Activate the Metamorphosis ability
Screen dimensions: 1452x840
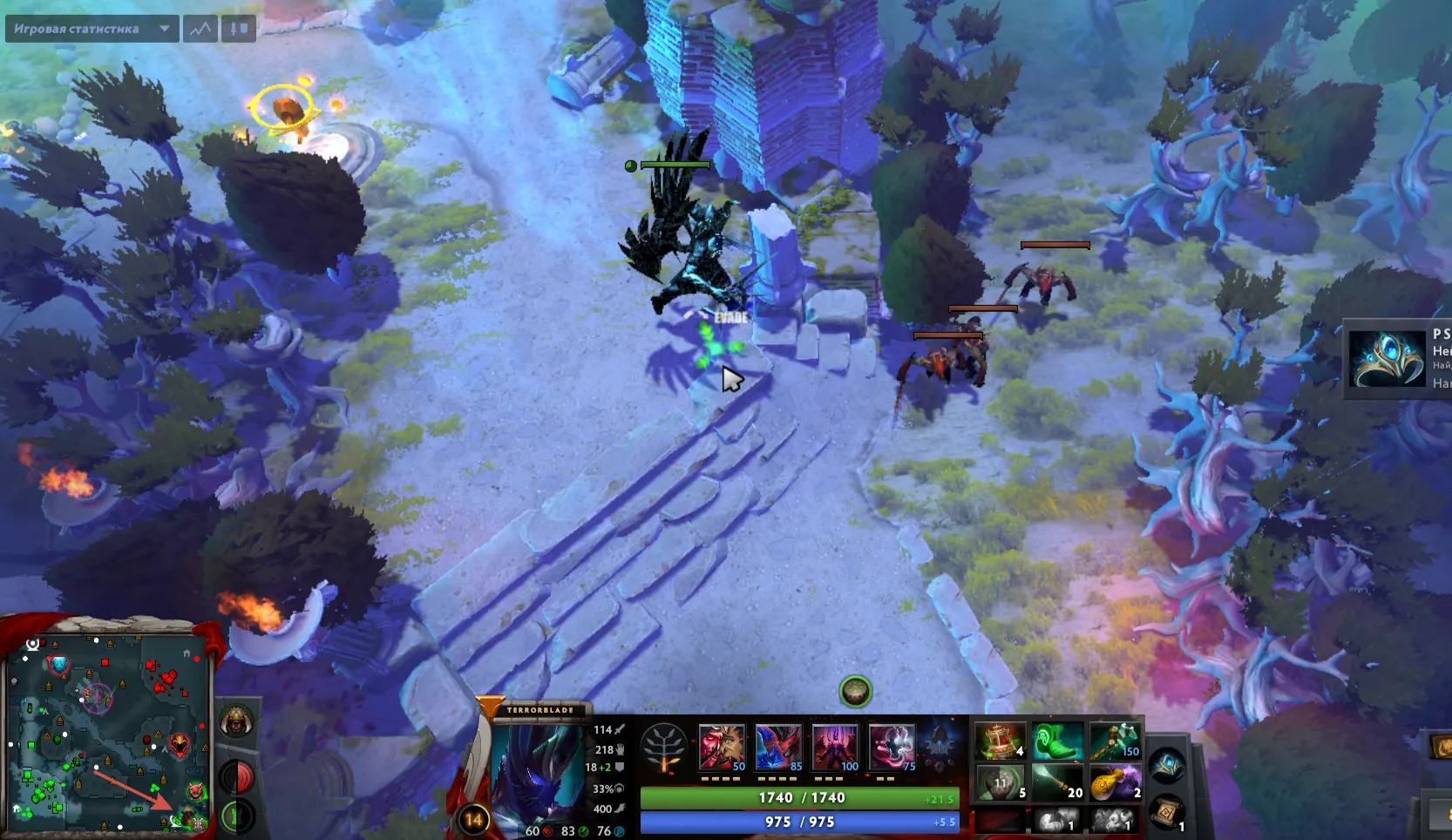point(835,748)
